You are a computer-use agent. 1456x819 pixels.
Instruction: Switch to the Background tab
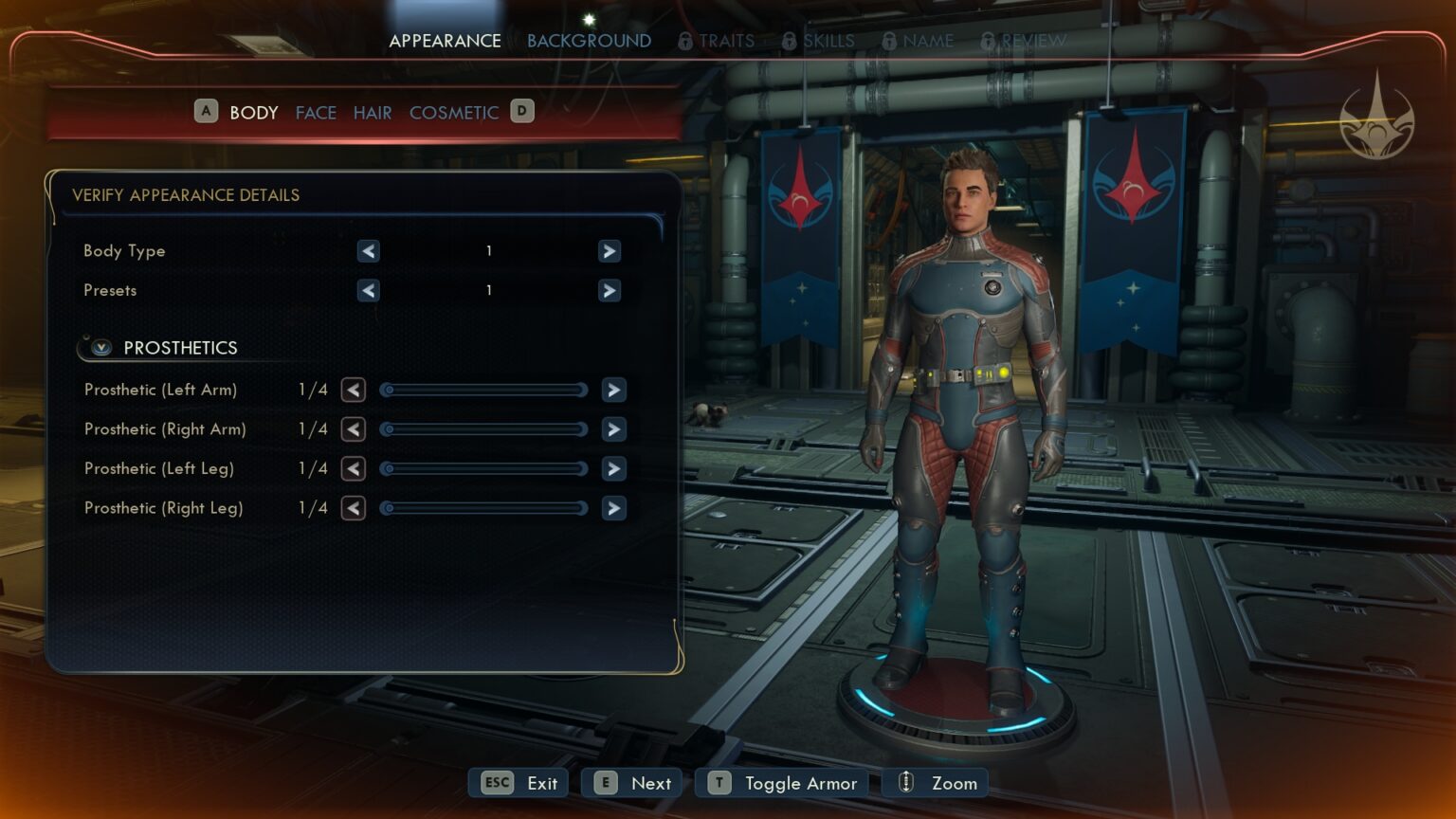coord(589,41)
